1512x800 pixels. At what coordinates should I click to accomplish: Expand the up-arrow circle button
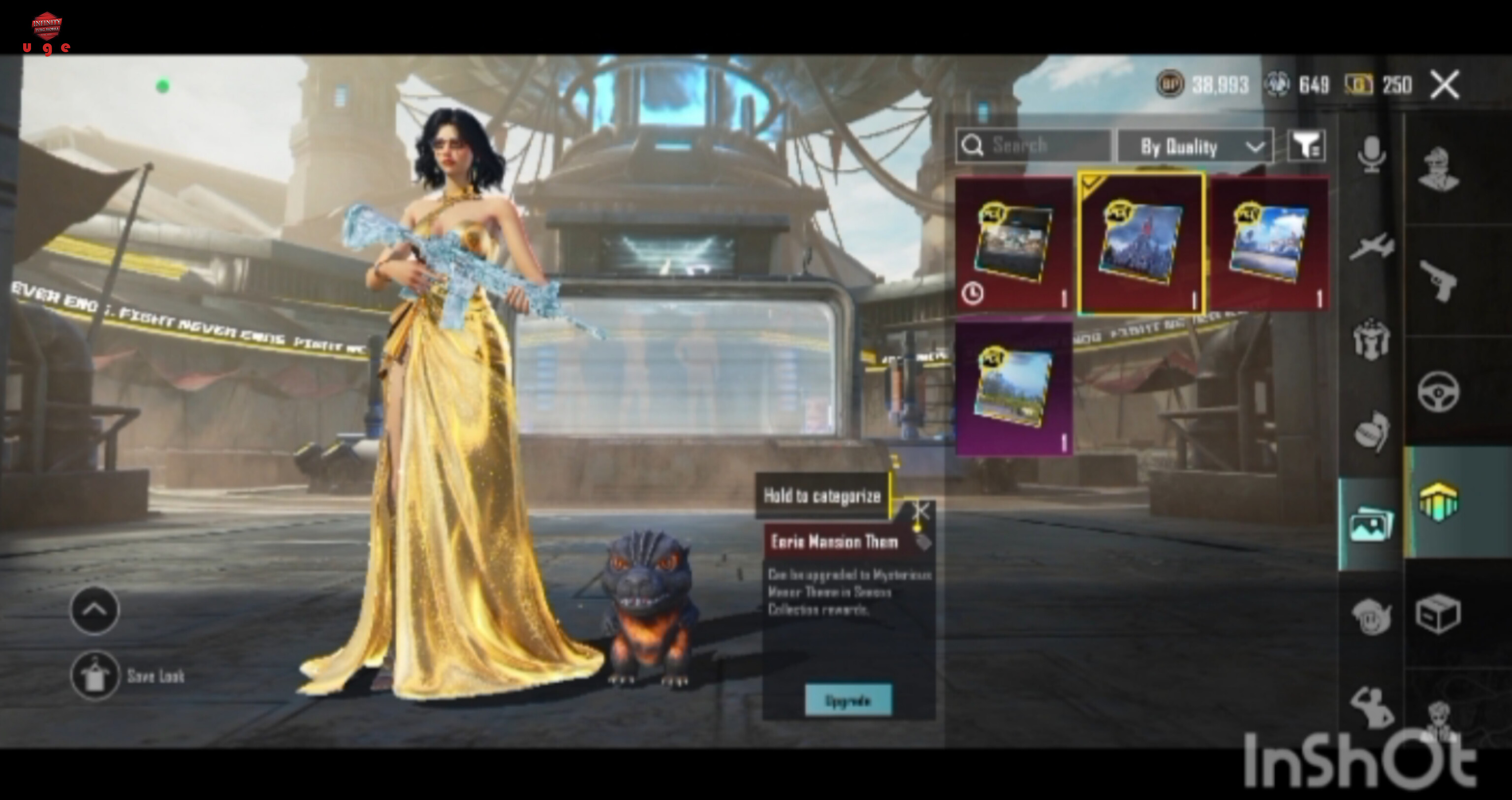pos(94,611)
